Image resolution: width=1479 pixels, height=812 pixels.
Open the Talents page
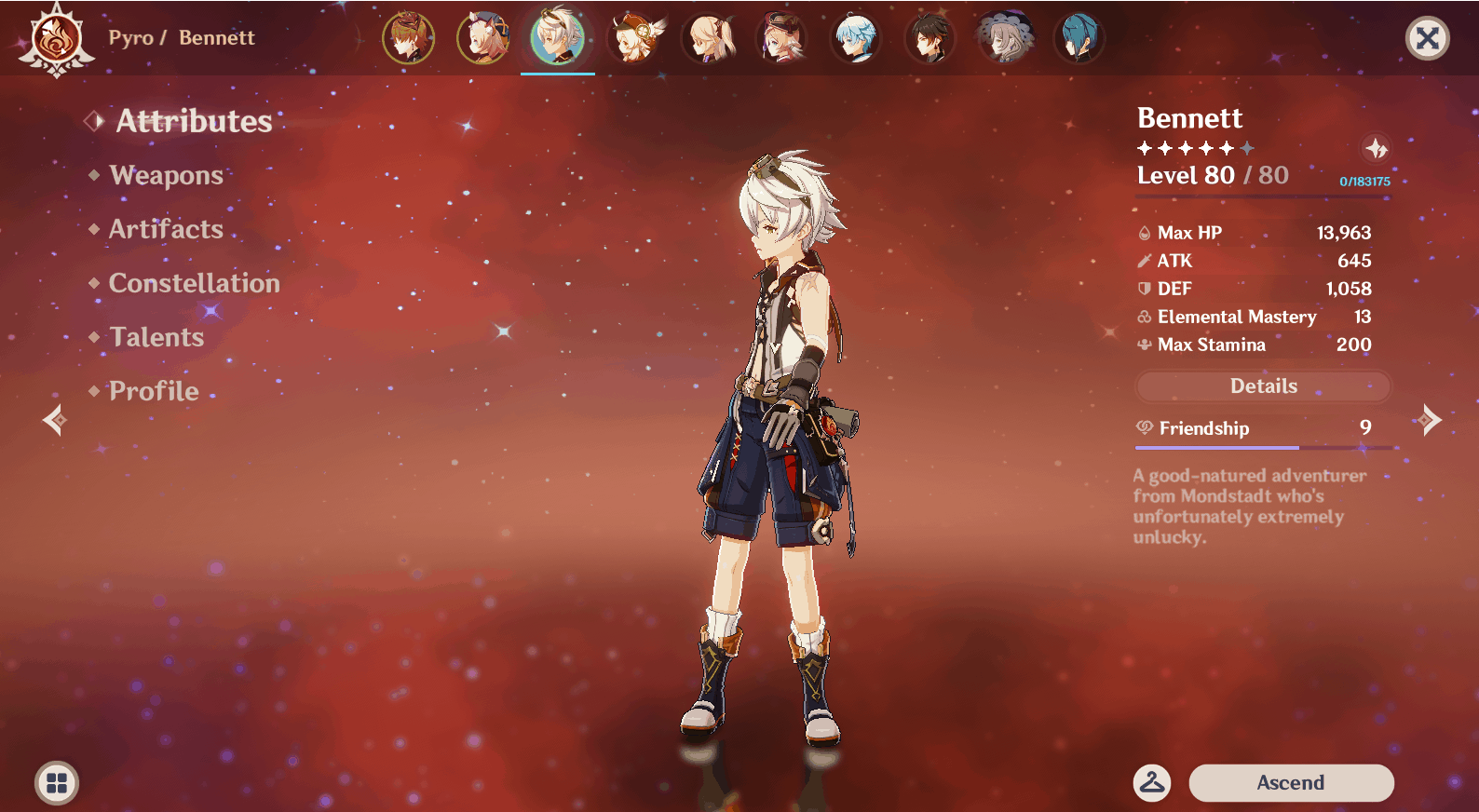point(156,337)
